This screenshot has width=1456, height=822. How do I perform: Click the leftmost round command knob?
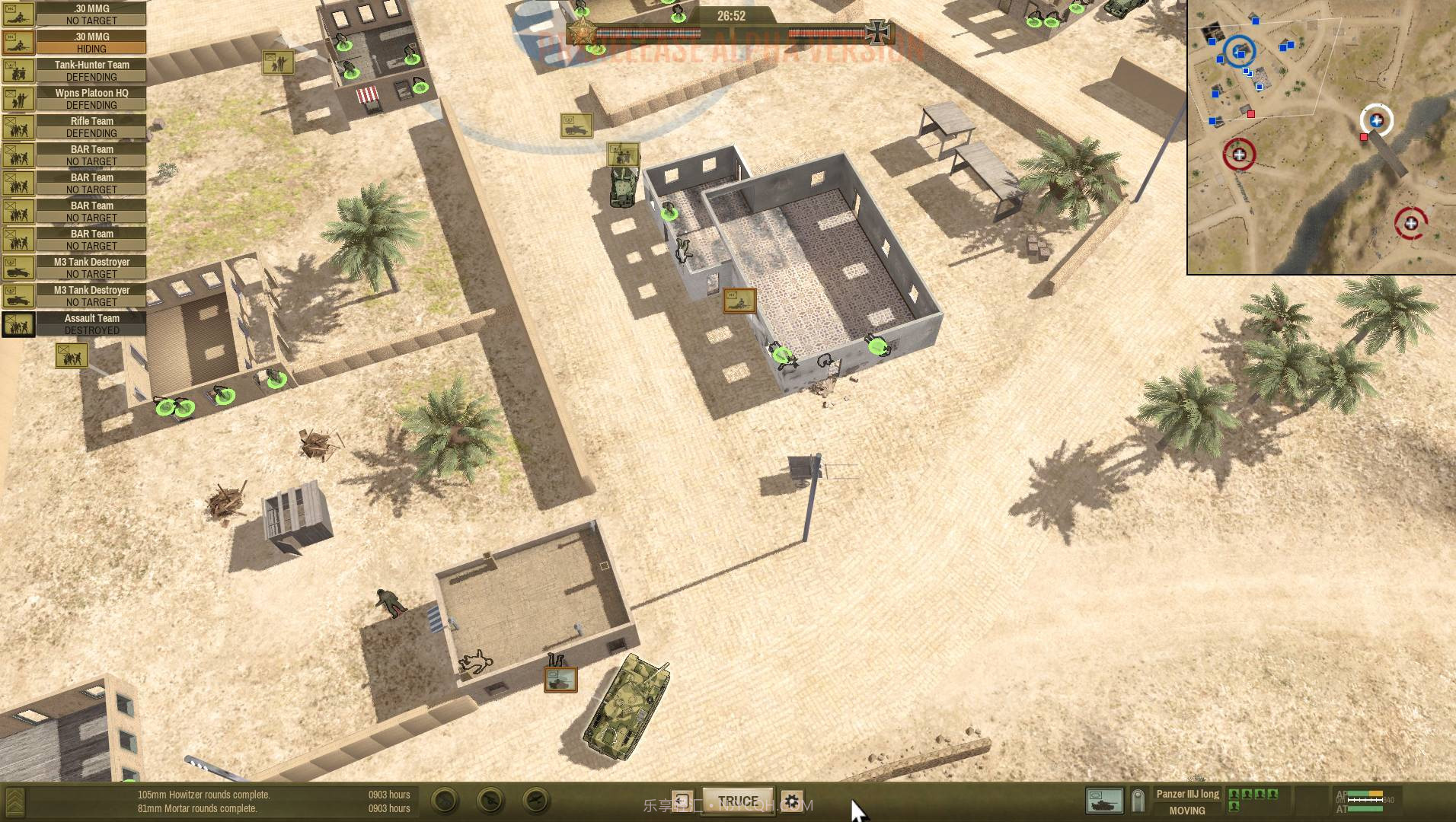click(444, 800)
